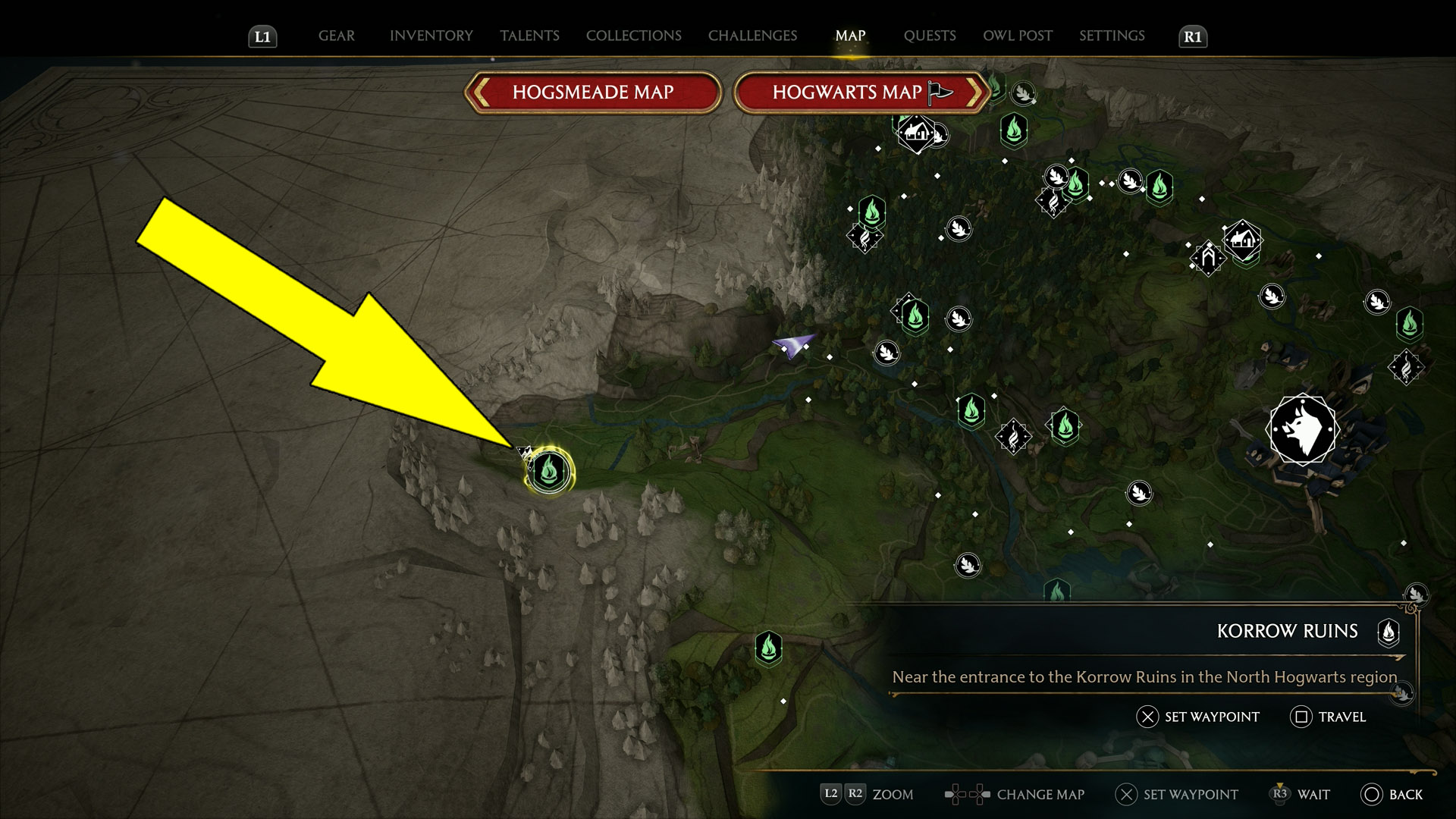The height and width of the screenshot is (819, 1456).
Task: Switch to the QUESTS tab
Action: 930,36
